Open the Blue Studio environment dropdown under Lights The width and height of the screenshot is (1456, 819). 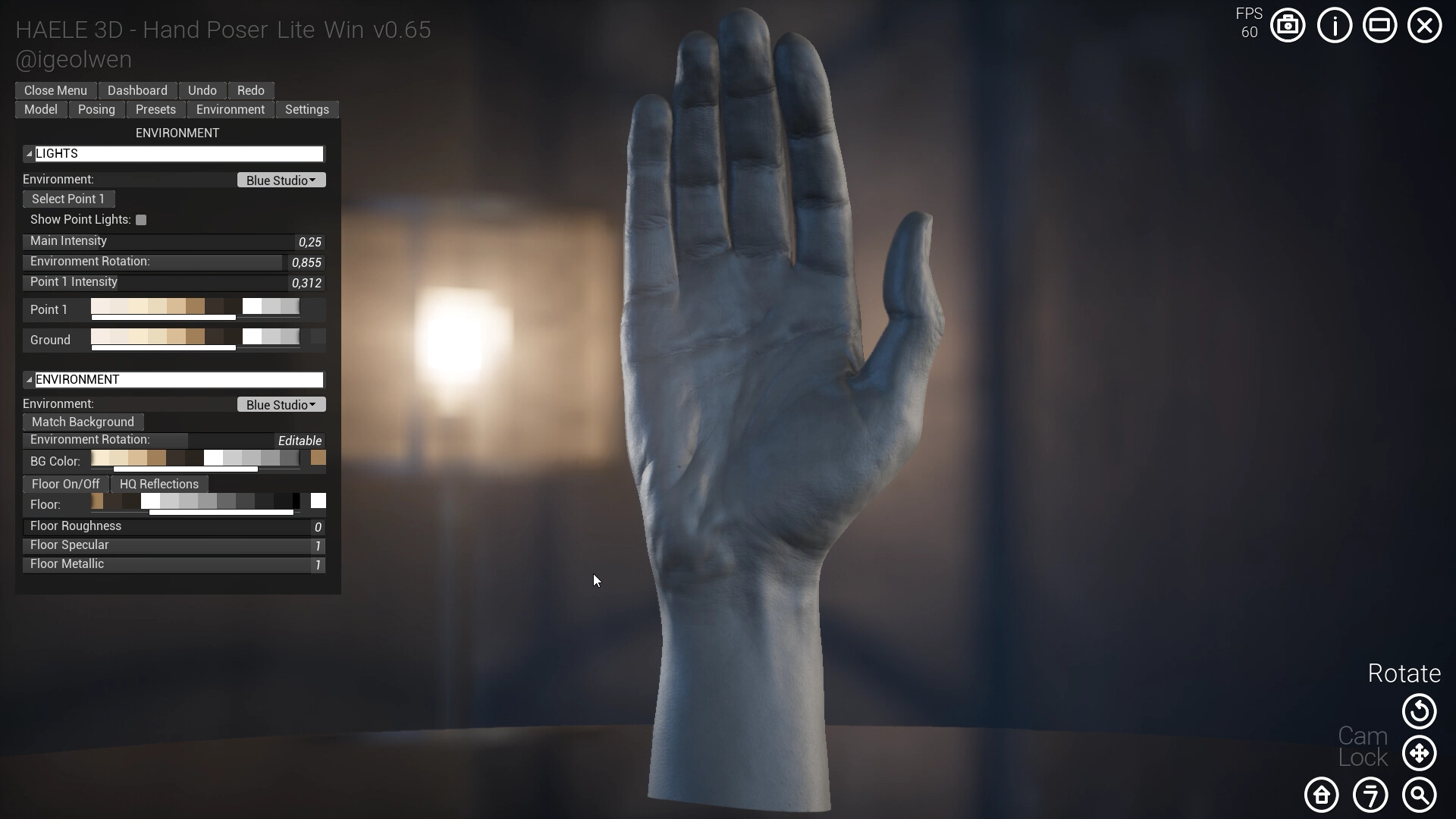click(x=281, y=180)
